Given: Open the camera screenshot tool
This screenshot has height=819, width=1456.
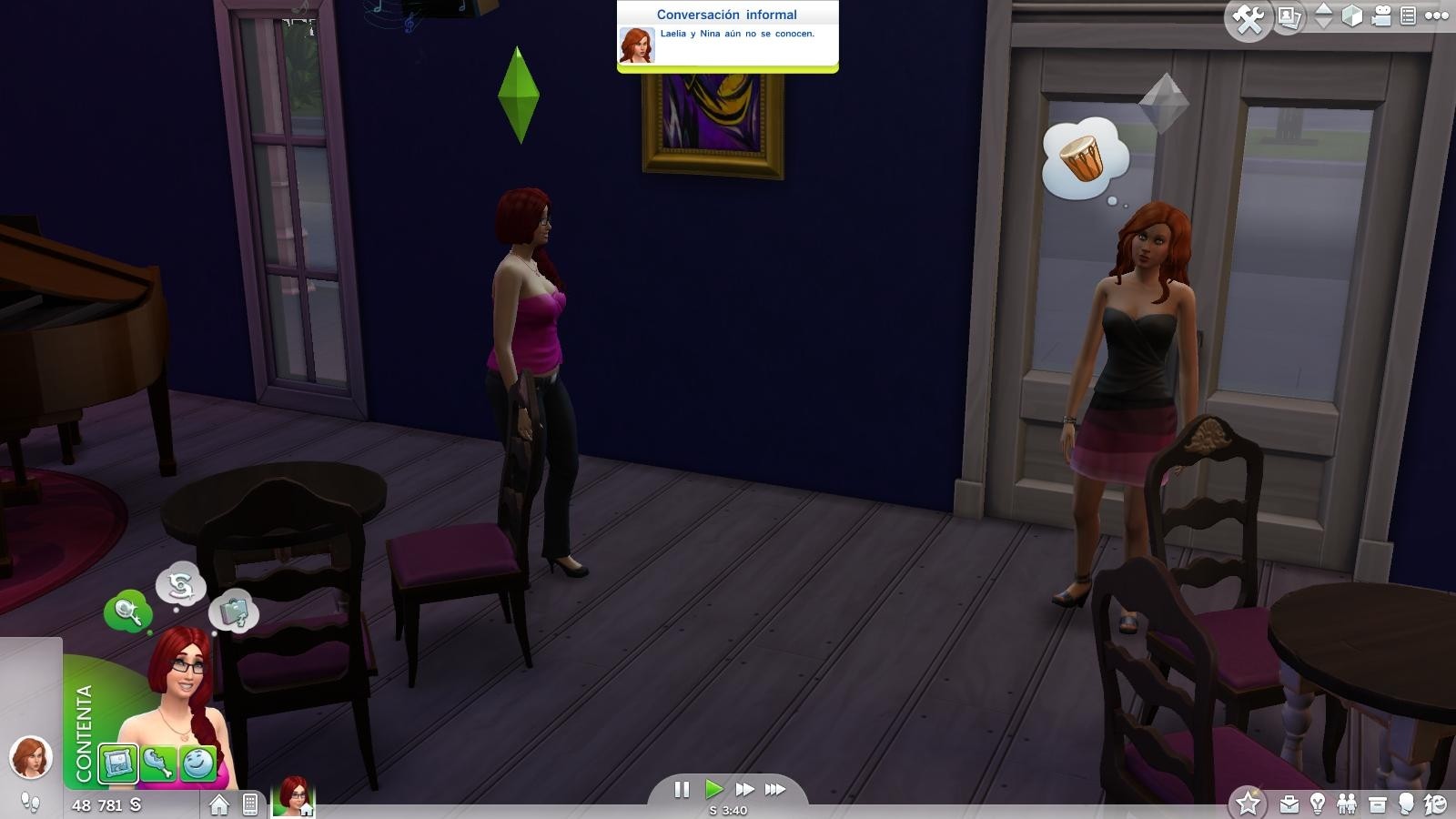Looking at the screenshot, I should tap(1289, 15).
